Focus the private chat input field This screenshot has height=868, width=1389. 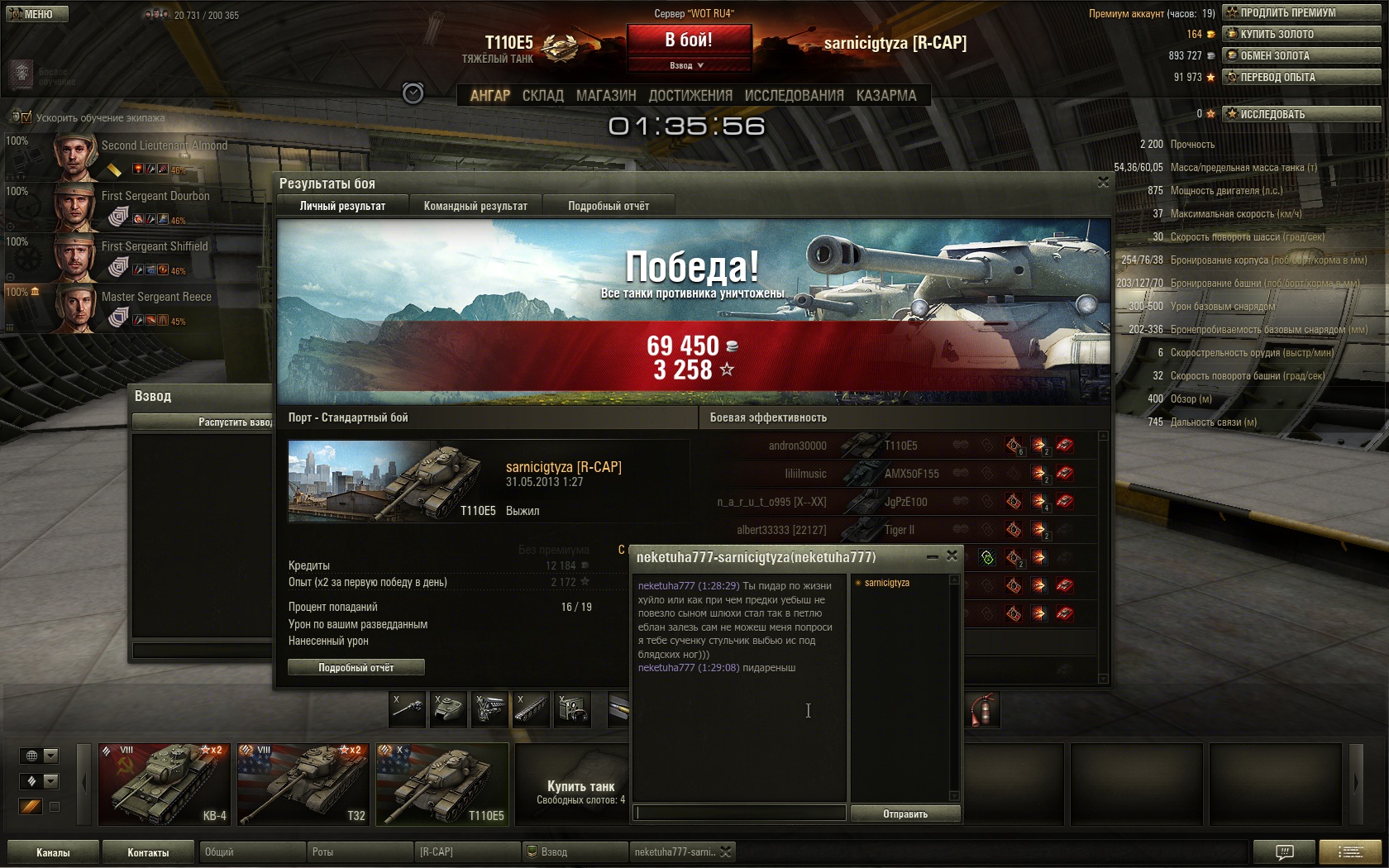740,813
